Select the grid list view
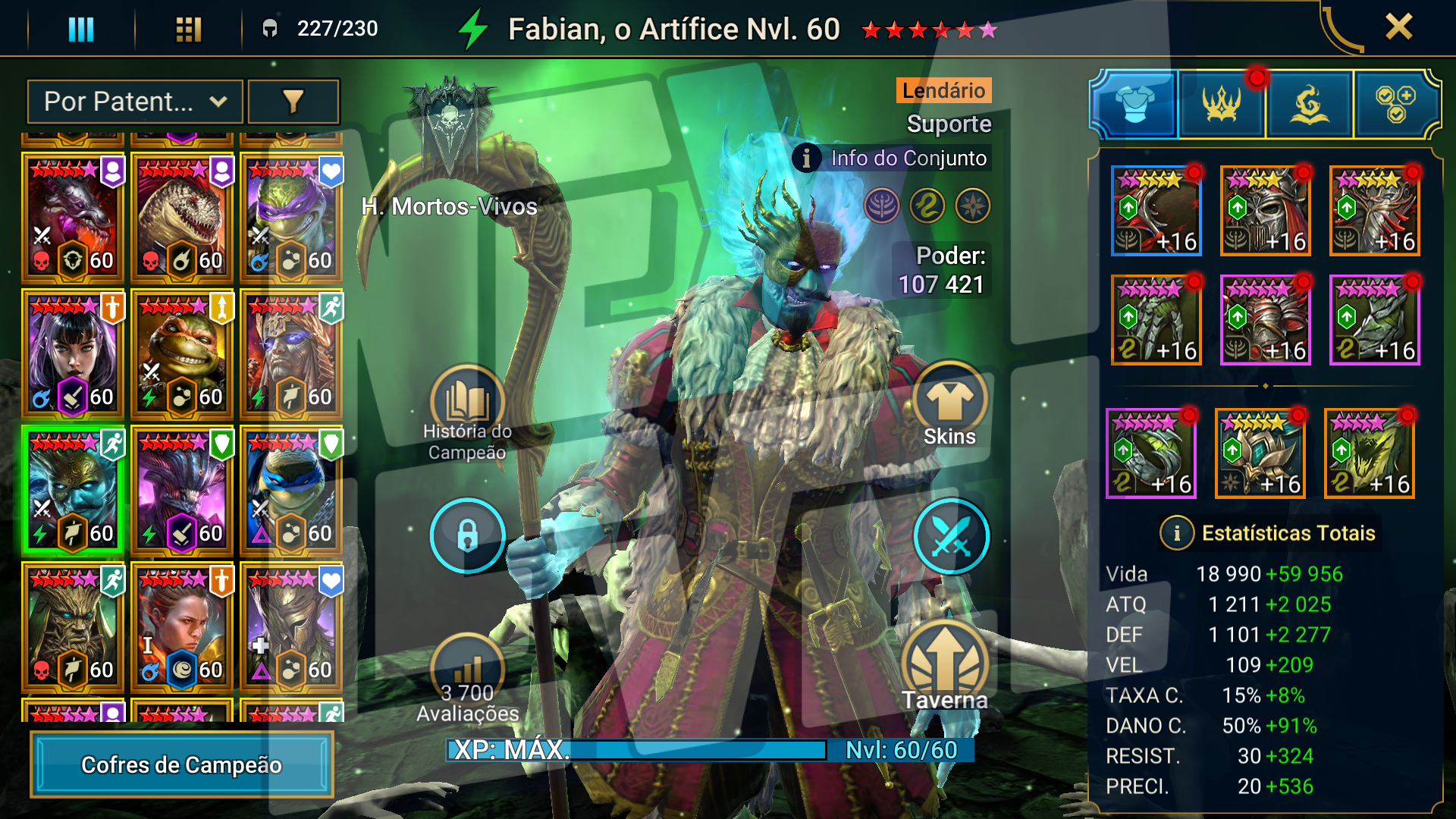This screenshot has height=819, width=1456. tap(188, 29)
